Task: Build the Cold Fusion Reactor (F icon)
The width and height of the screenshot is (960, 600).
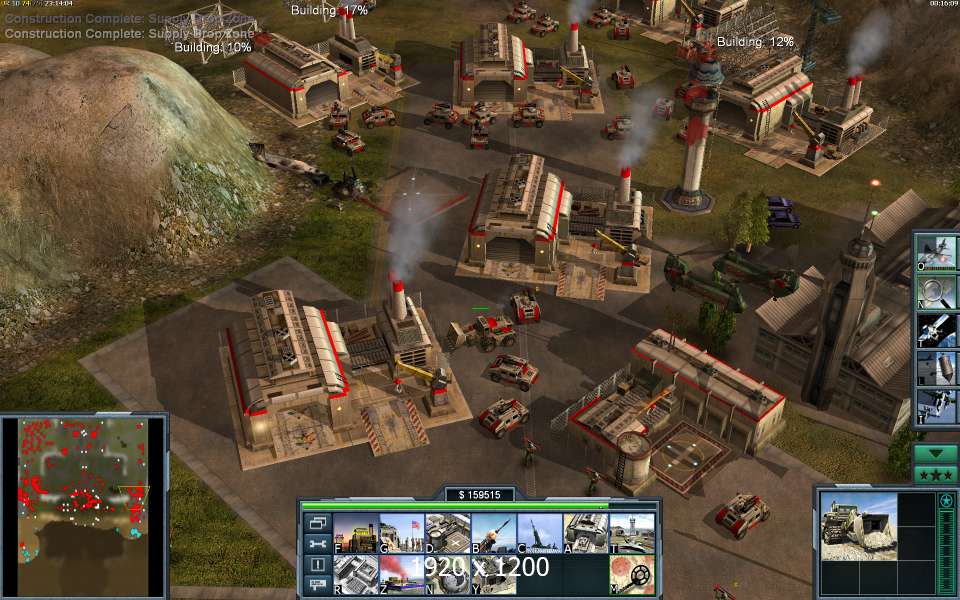Action: 355,533
